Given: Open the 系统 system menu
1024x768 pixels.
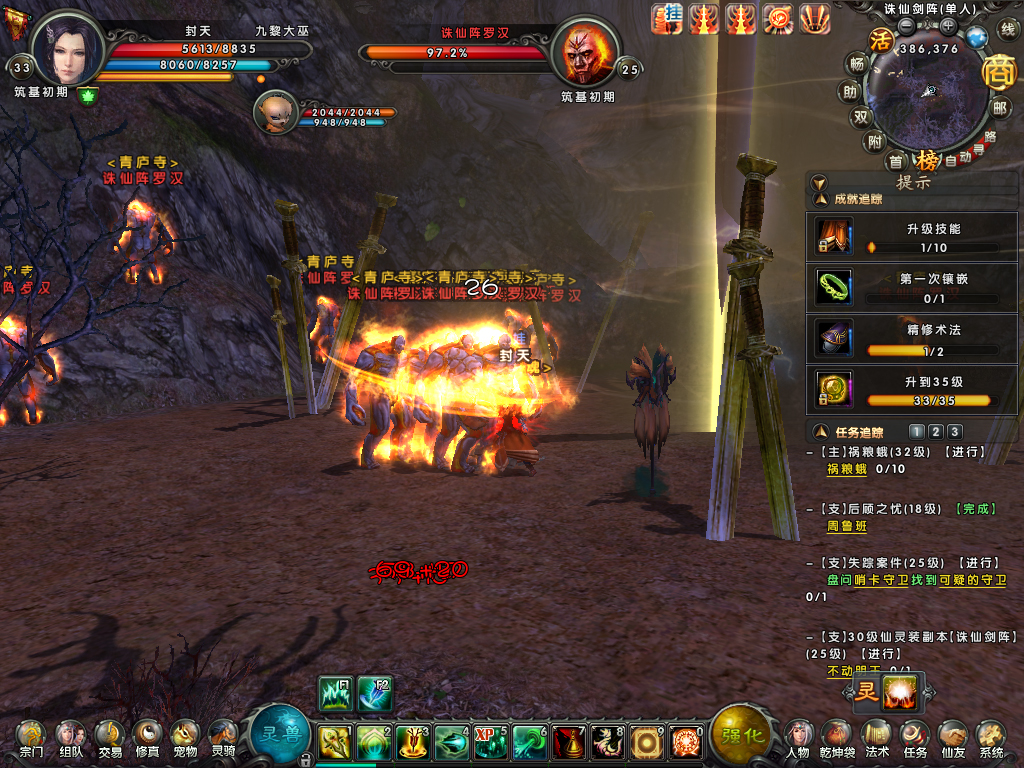Looking at the screenshot, I should (x=991, y=738).
